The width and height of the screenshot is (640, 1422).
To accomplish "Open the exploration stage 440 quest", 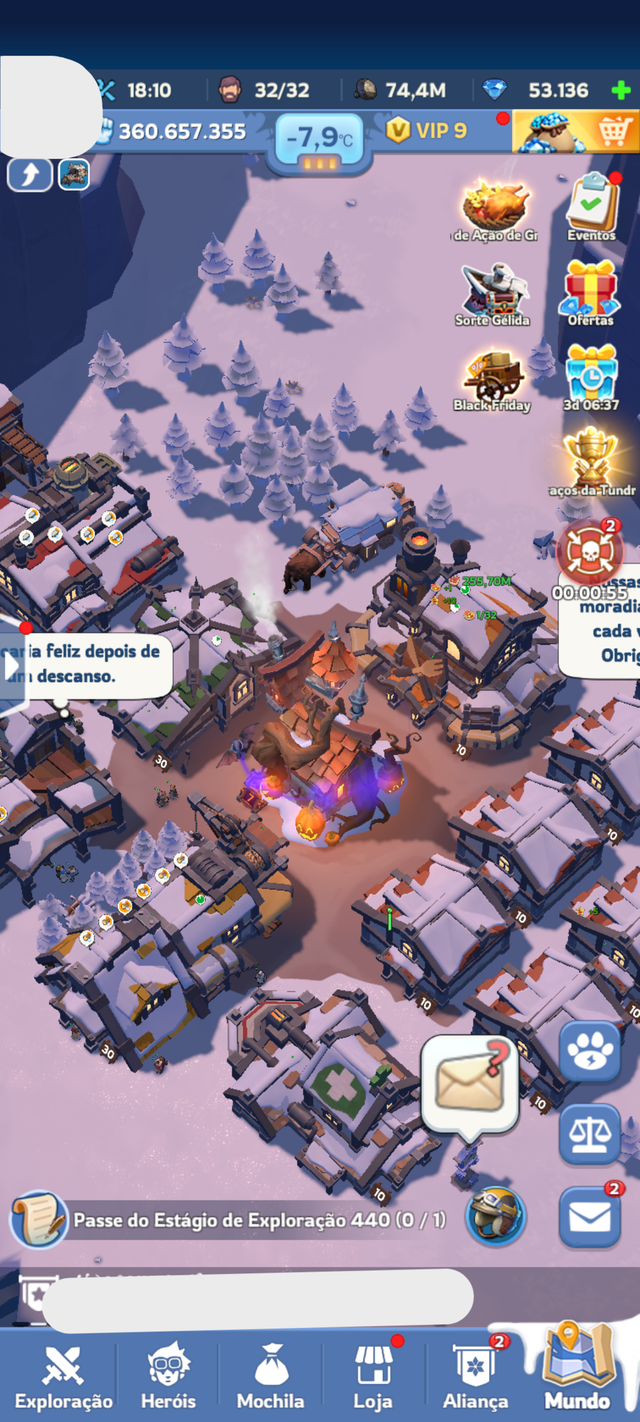I will (240, 1221).
